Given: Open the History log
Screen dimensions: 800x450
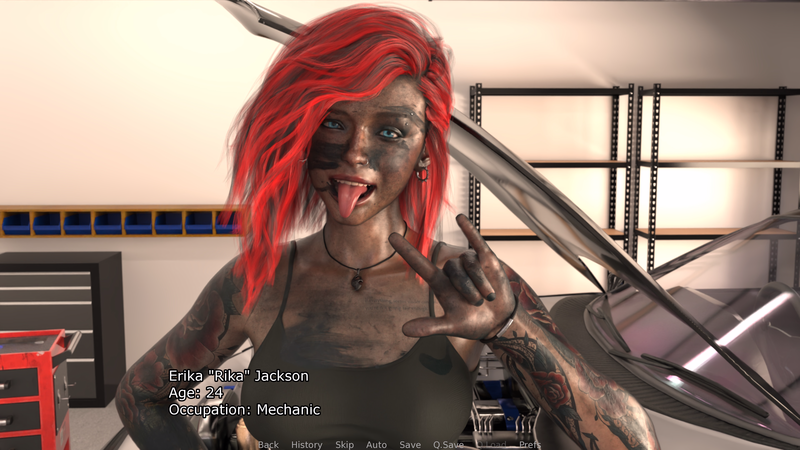Looking at the screenshot, I should tap(306, 444).
